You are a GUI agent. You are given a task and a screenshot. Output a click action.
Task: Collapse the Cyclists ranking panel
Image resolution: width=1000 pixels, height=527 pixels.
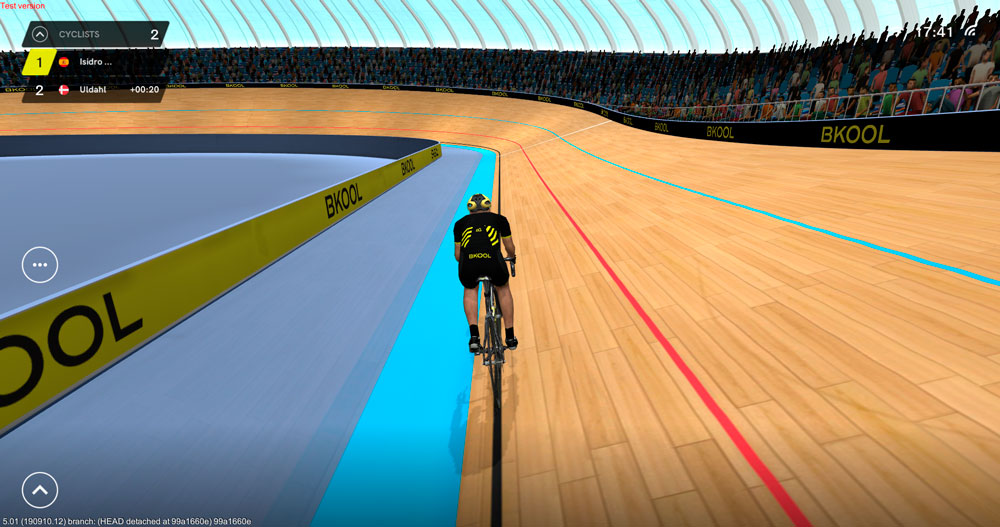(39, 34)
